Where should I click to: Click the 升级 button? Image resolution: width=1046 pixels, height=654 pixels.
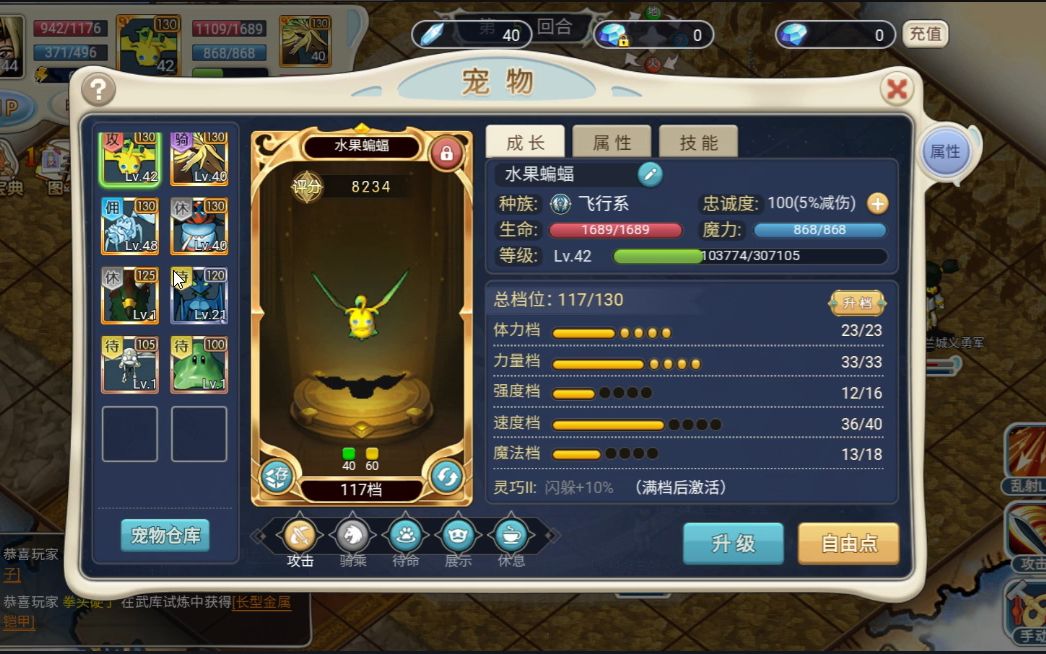(x=733, y=544)
